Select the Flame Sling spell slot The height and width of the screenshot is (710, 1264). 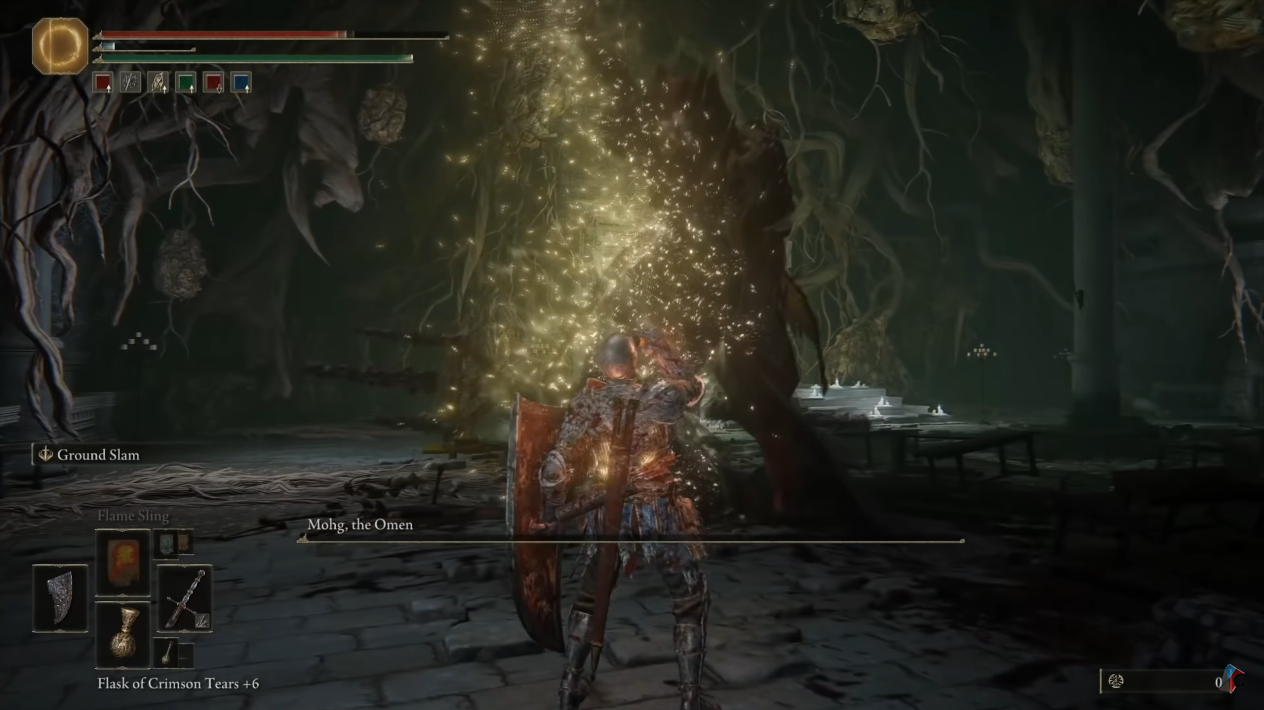point(123,563)
